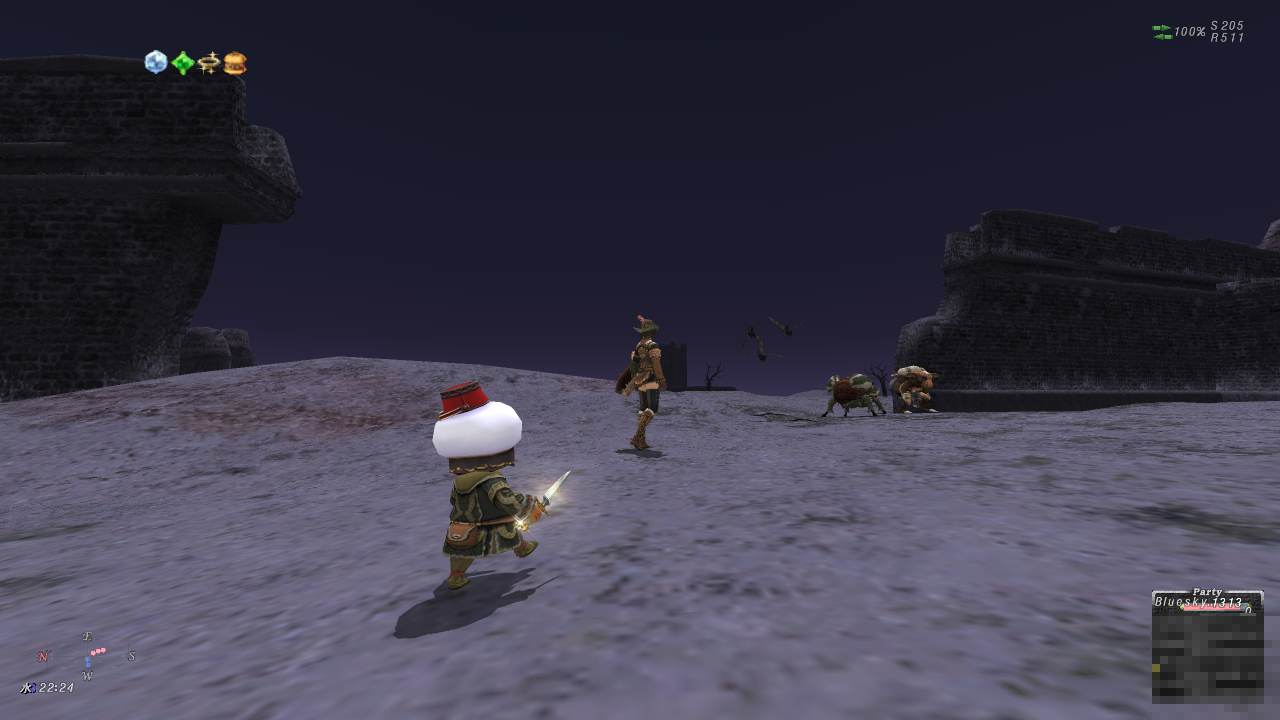Screen dimensions: 1280x720
Task: Select Bluesky in the Party list
Action: pyautogui.click(x=1198, y=603)
